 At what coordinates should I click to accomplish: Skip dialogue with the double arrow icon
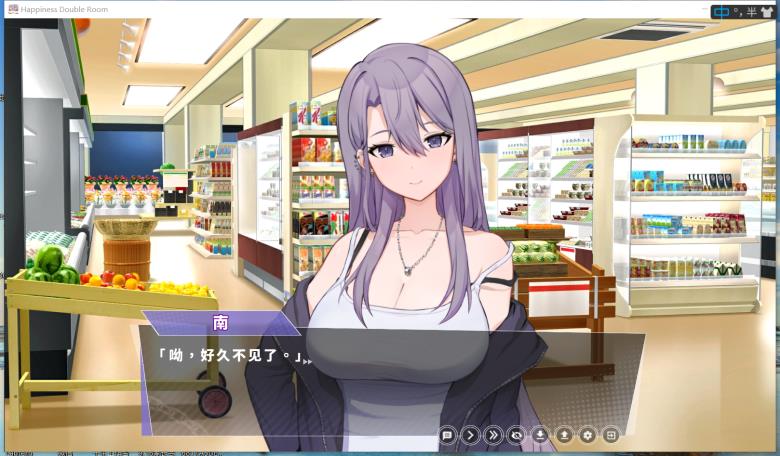(x=493, y=435)
